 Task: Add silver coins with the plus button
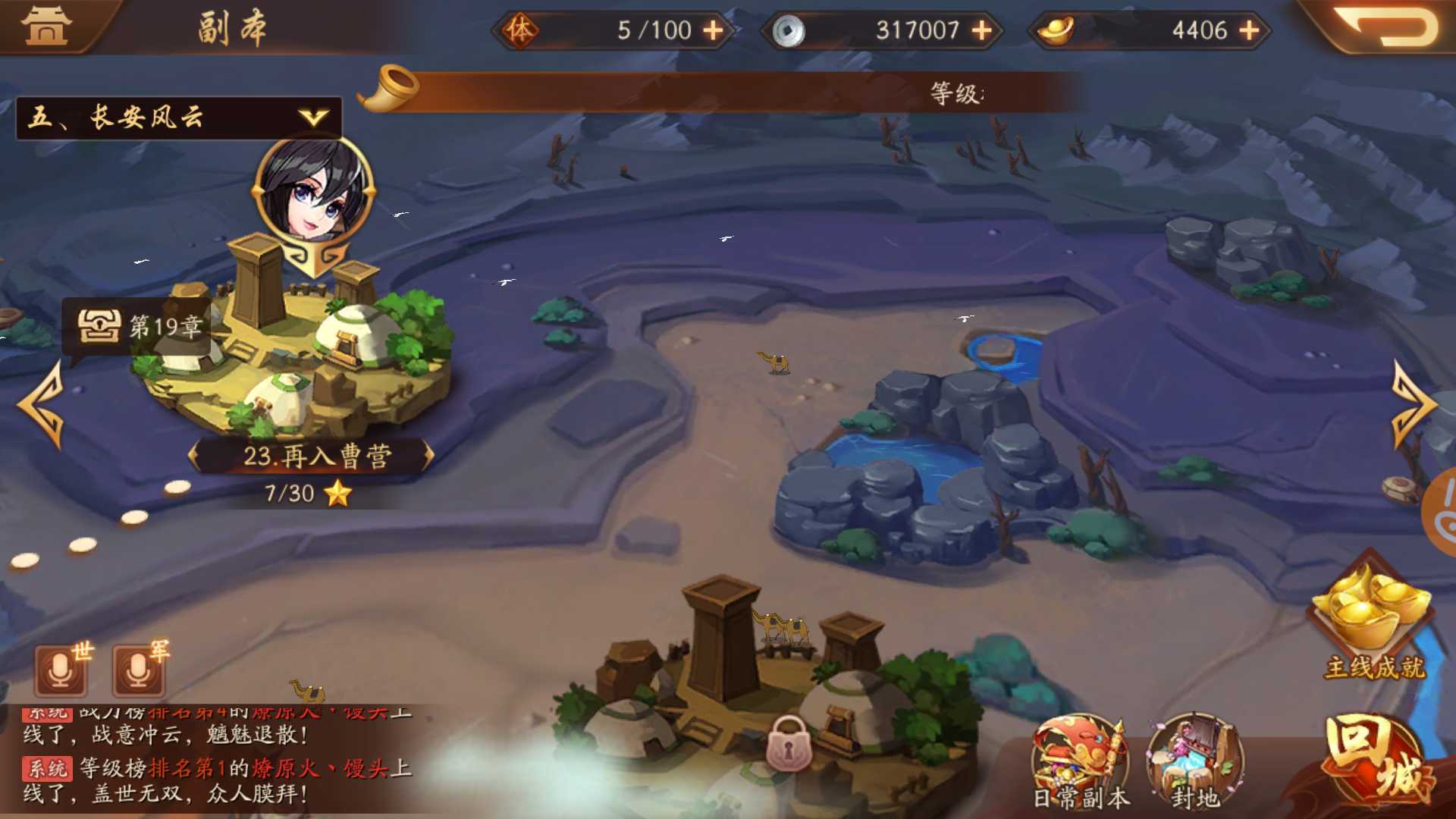pyautogui.click(x=981, y=30)
